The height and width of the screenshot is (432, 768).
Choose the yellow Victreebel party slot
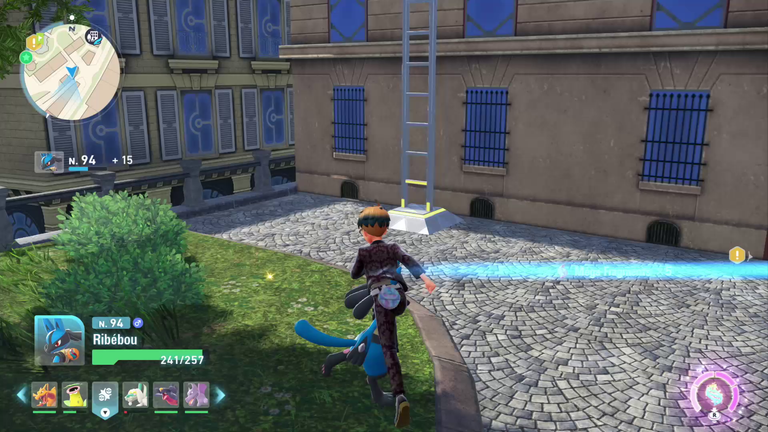coord(75,396)
